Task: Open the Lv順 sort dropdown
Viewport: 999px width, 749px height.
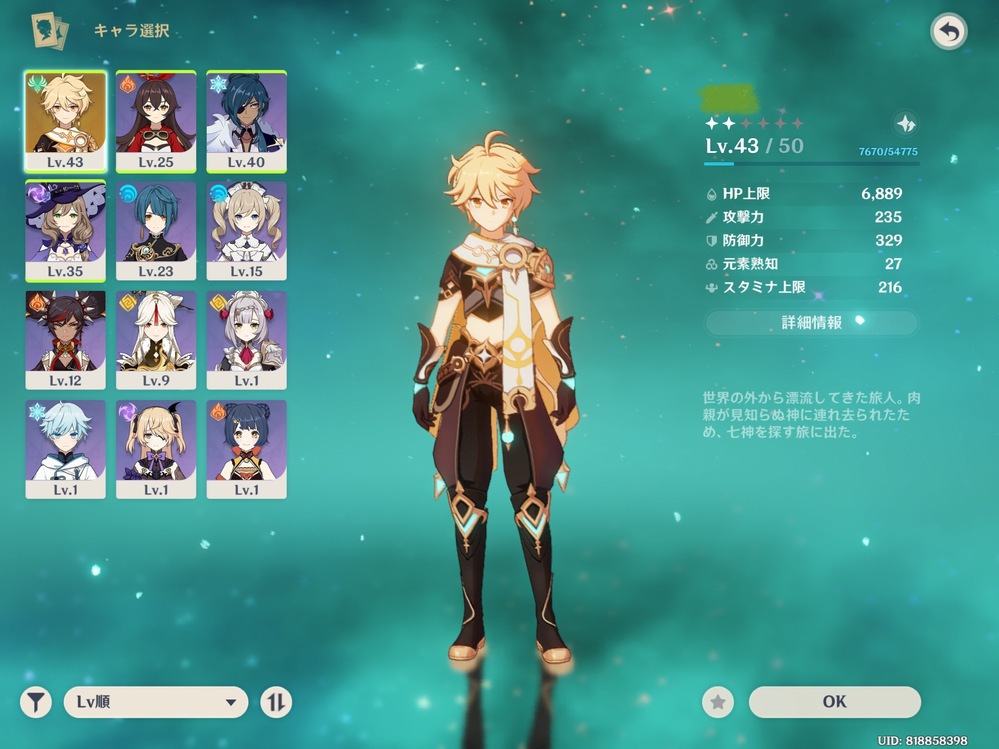Action: (156, 702)
